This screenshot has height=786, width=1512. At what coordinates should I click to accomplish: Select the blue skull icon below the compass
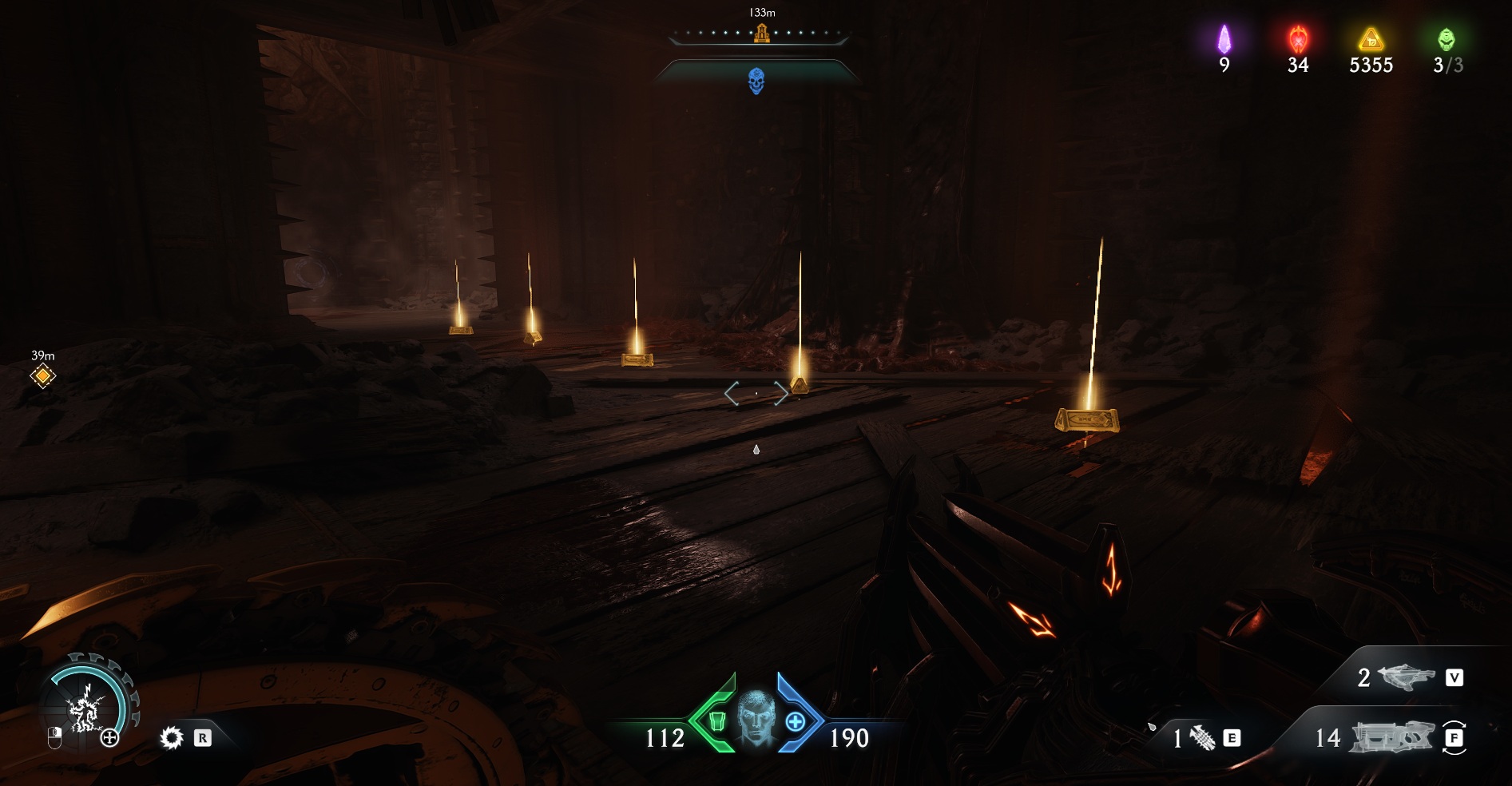pyautogui.click(x=756, y=81)
